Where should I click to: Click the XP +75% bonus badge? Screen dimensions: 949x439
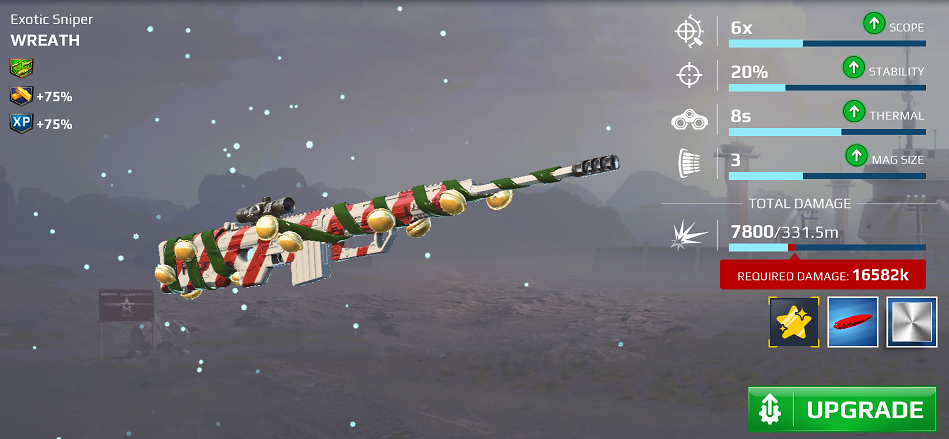[x=21, y=123]
